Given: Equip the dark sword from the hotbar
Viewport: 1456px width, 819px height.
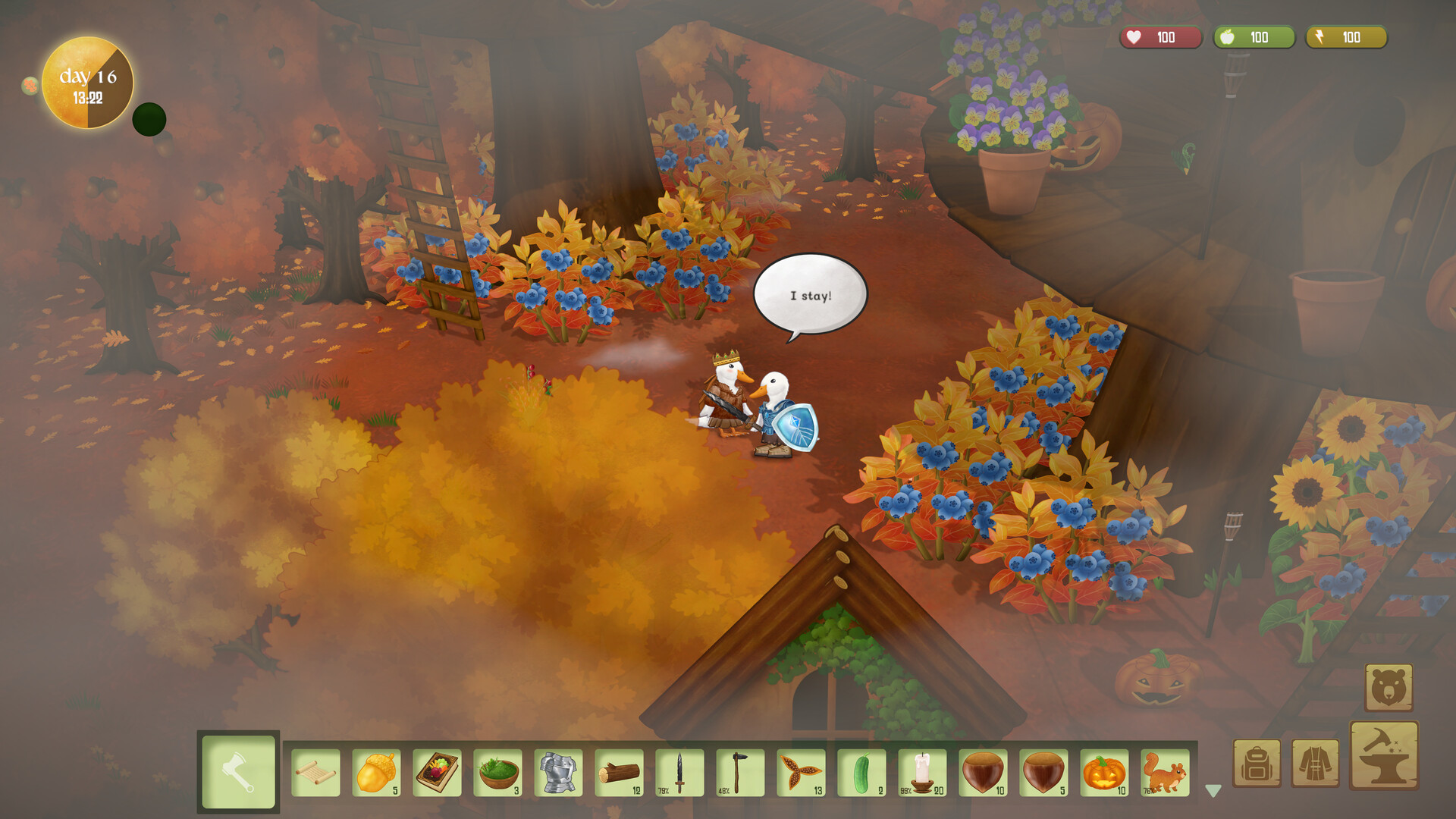Looking at the screenshot, I should click(x=679, y=773).
